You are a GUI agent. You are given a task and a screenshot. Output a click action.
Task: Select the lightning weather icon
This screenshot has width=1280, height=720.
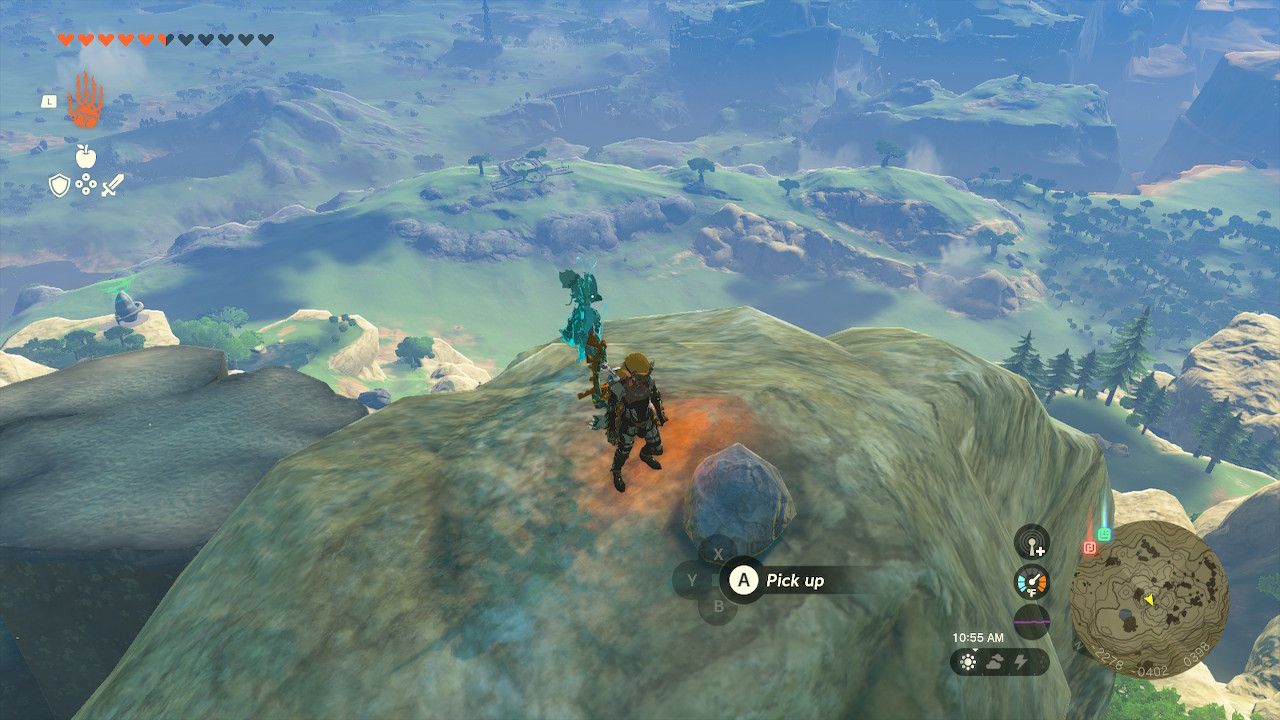(x=1020, y=660)
